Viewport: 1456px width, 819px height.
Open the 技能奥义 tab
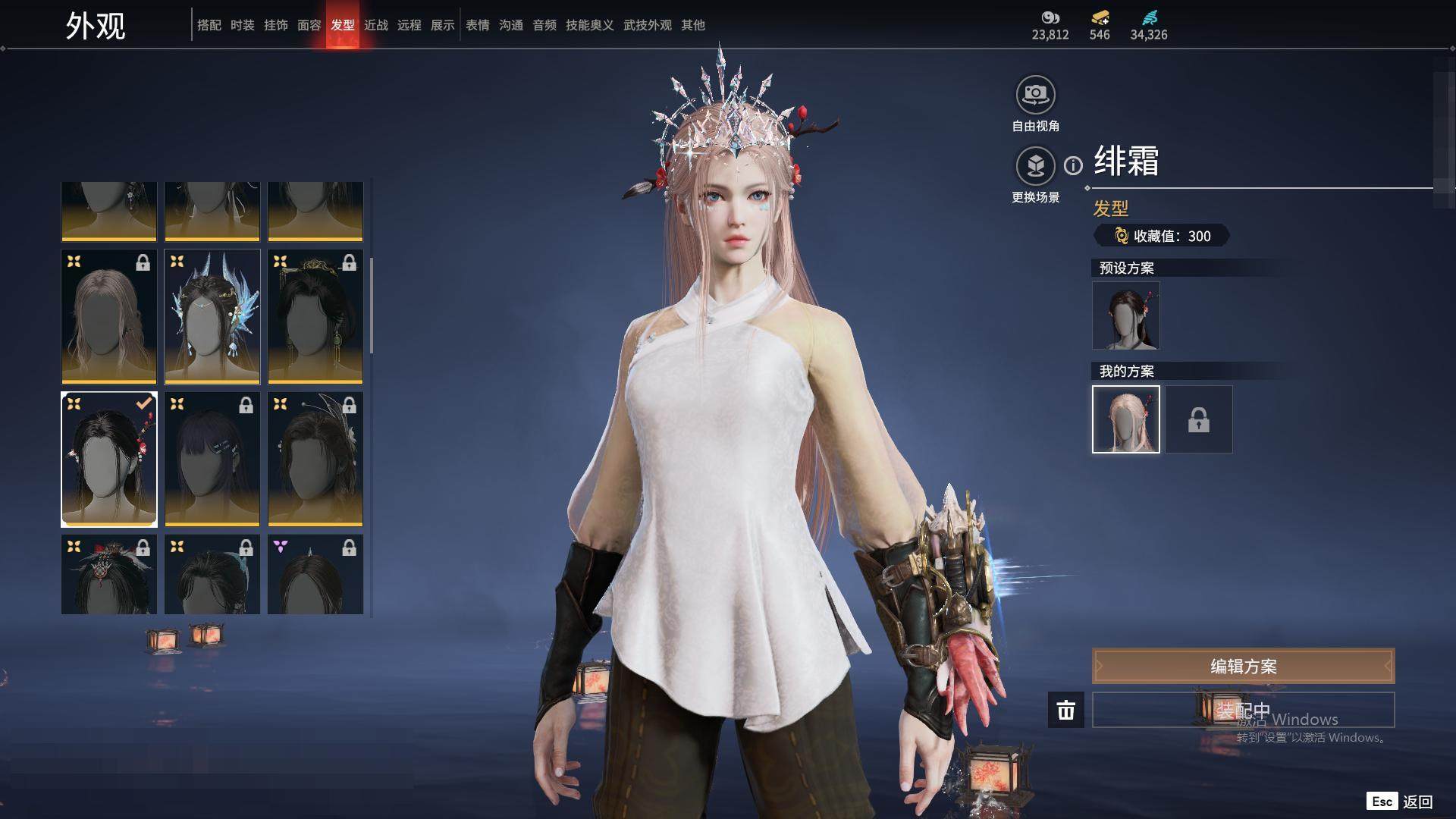[x=590, y=25]
